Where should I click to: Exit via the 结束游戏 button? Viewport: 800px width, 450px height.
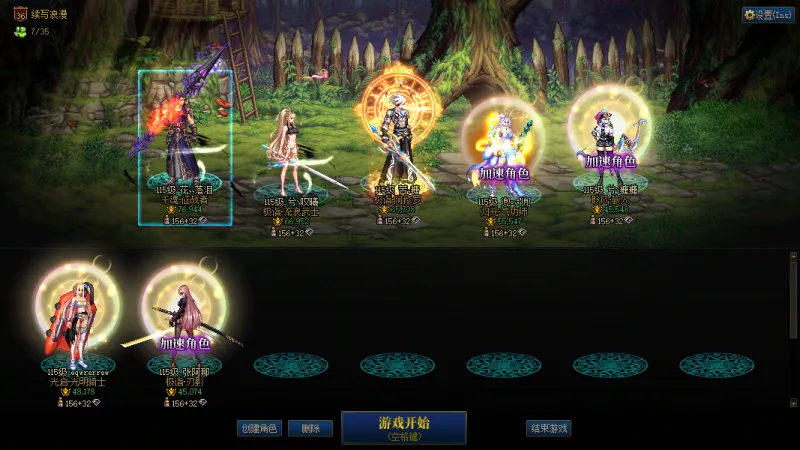[x=548, y=428]
